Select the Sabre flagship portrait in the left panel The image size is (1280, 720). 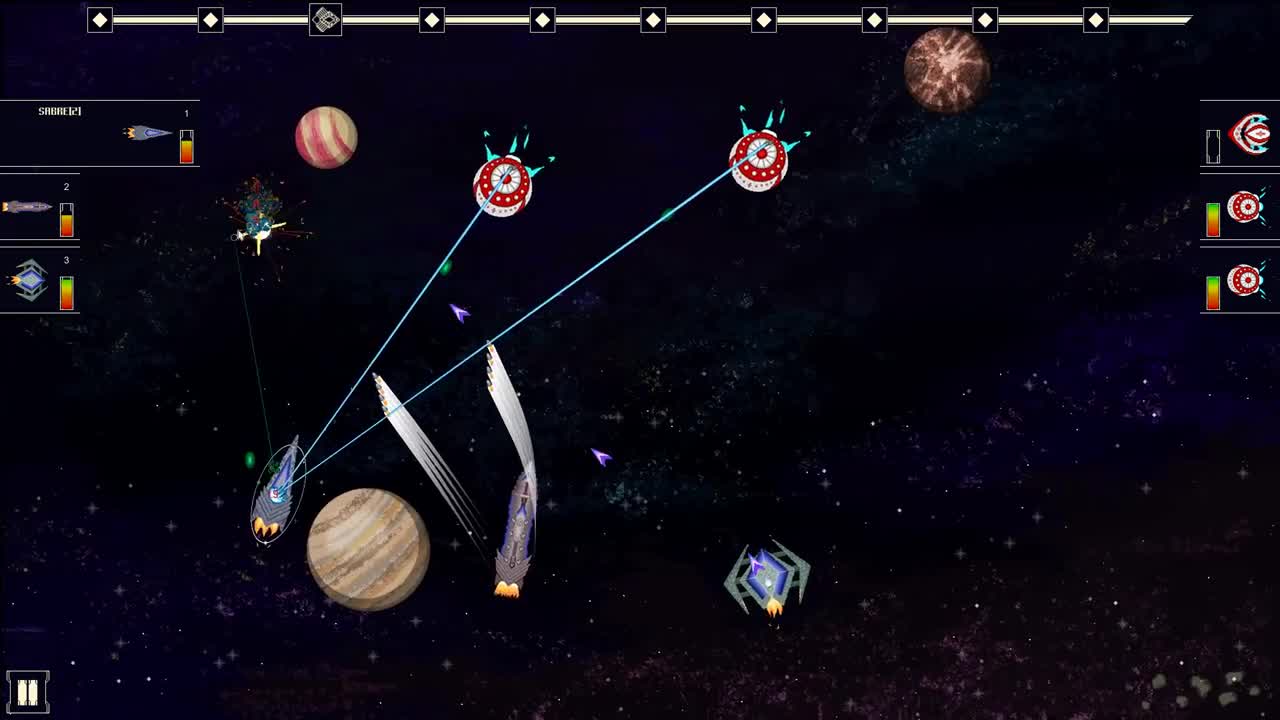145,133
